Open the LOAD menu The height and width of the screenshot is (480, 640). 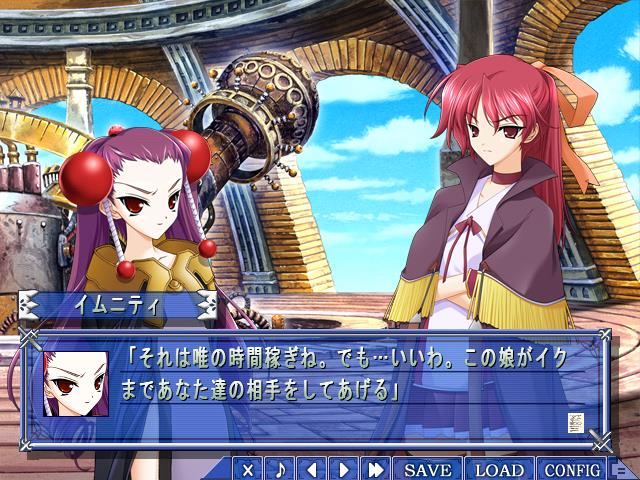point(499,469)
